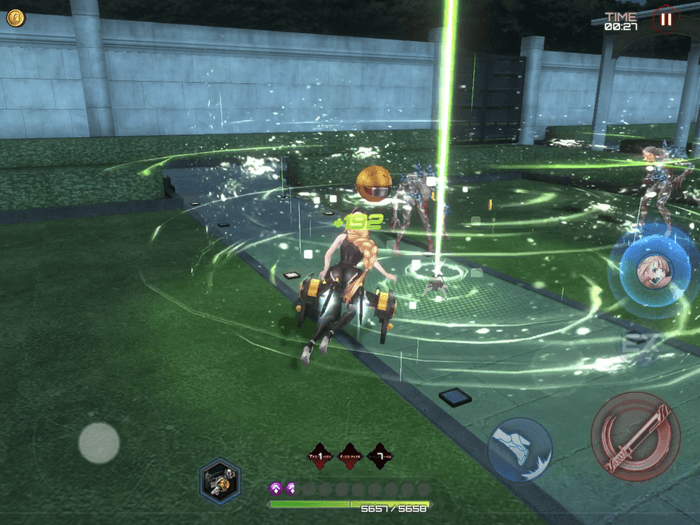
Task: Tap the gold coin icon
Action: [15, 17]
